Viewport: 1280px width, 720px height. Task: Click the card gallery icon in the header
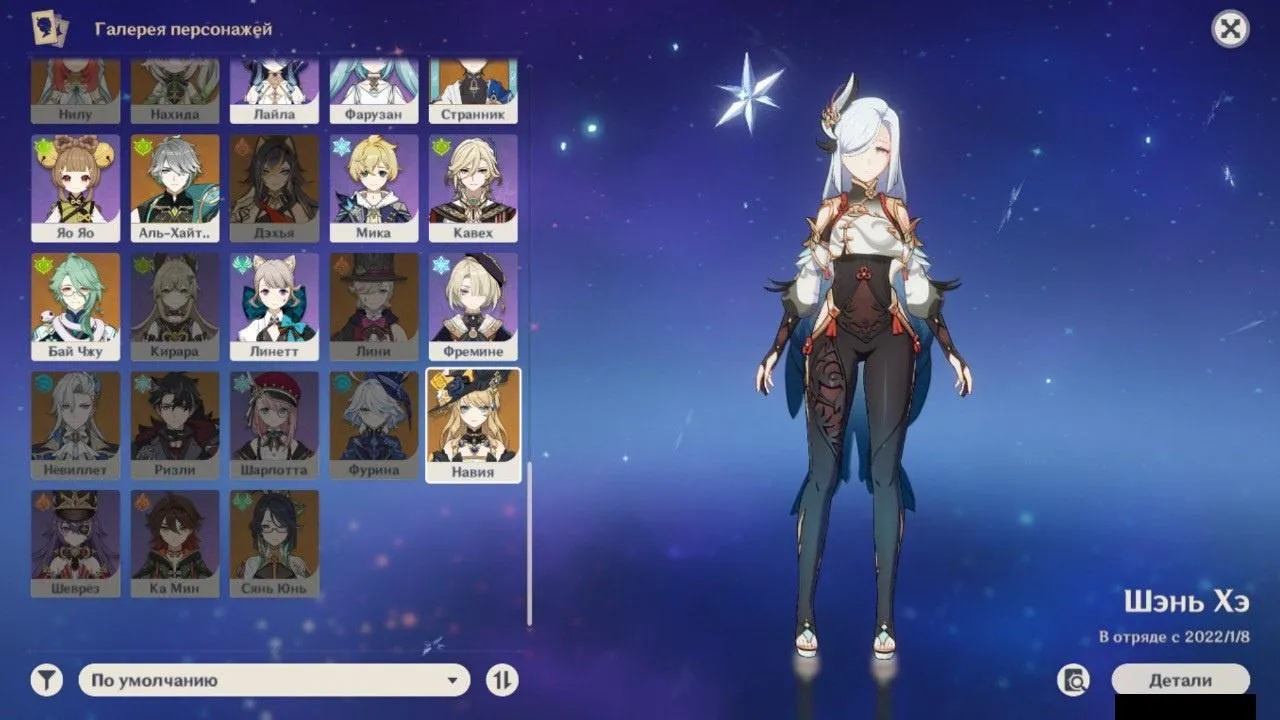click(53, 29)
